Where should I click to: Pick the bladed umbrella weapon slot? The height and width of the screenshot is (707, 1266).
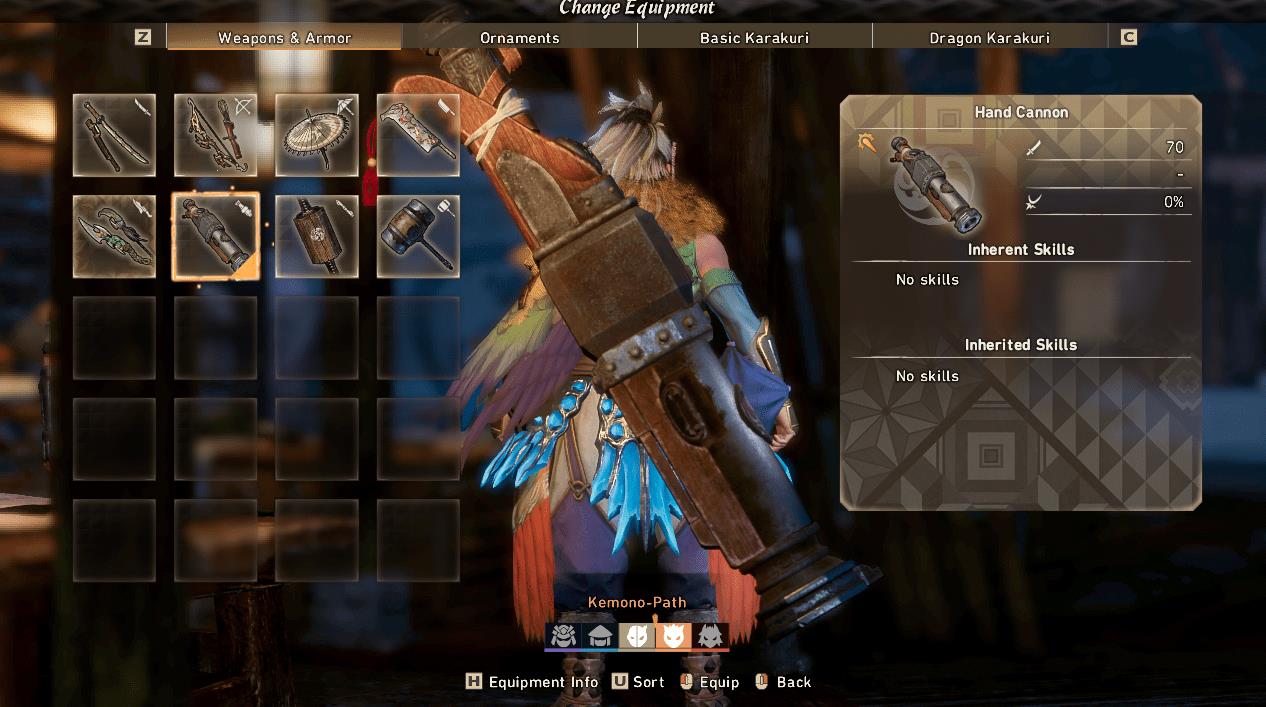(x=317, y=135)
